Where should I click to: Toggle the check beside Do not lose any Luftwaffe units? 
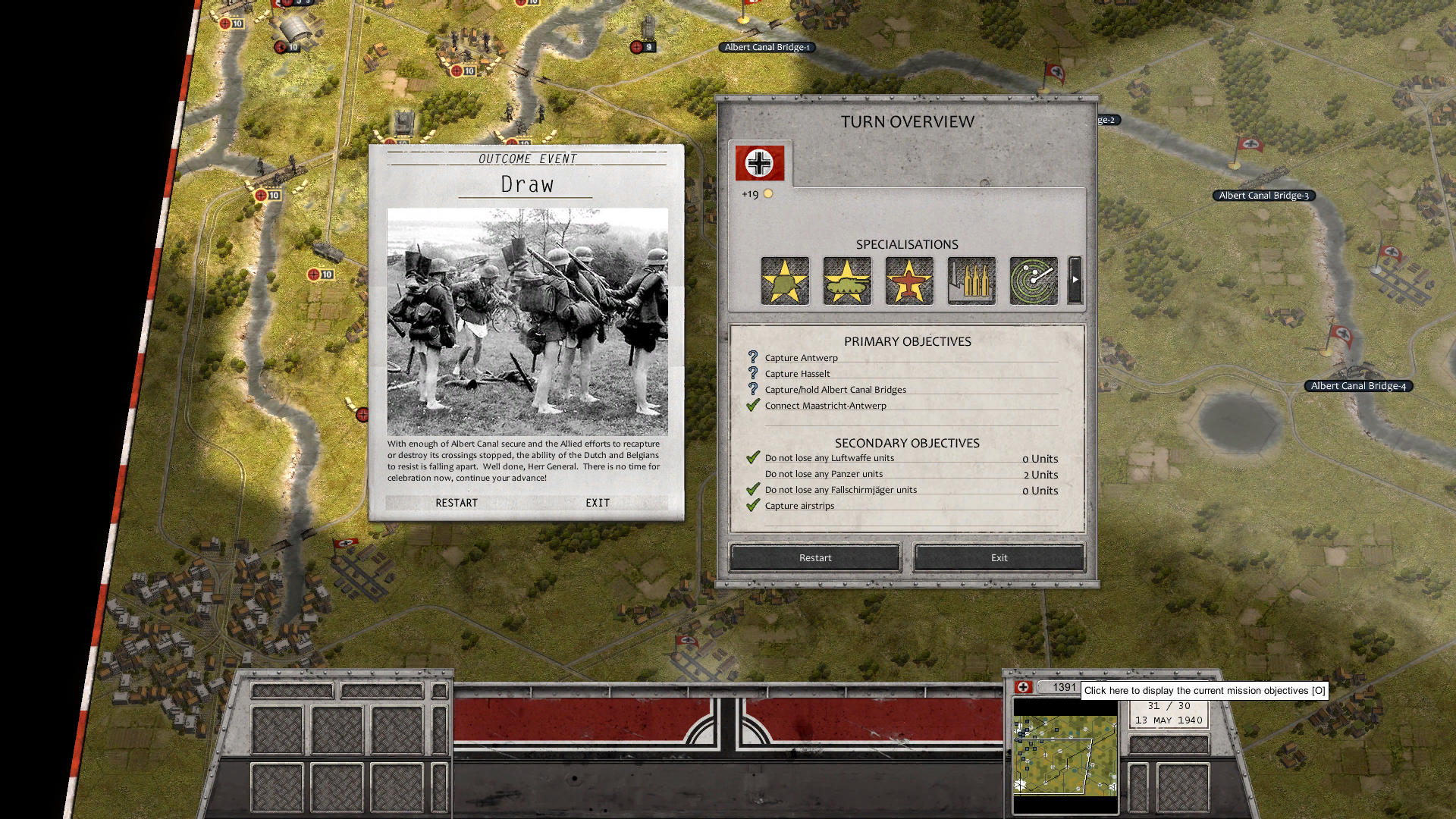[752, 457]
